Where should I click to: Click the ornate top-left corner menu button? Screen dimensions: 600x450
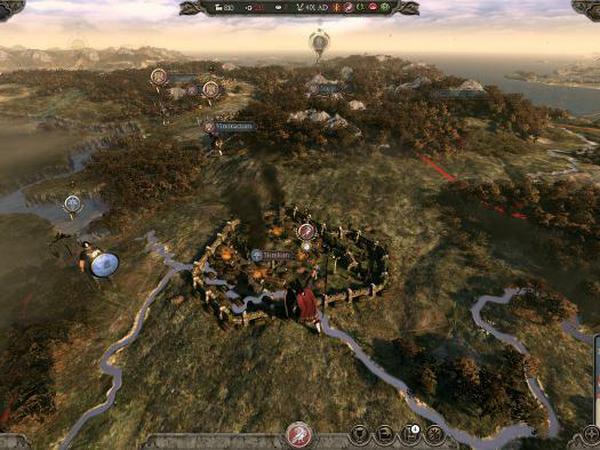click(x=10, y=7)
